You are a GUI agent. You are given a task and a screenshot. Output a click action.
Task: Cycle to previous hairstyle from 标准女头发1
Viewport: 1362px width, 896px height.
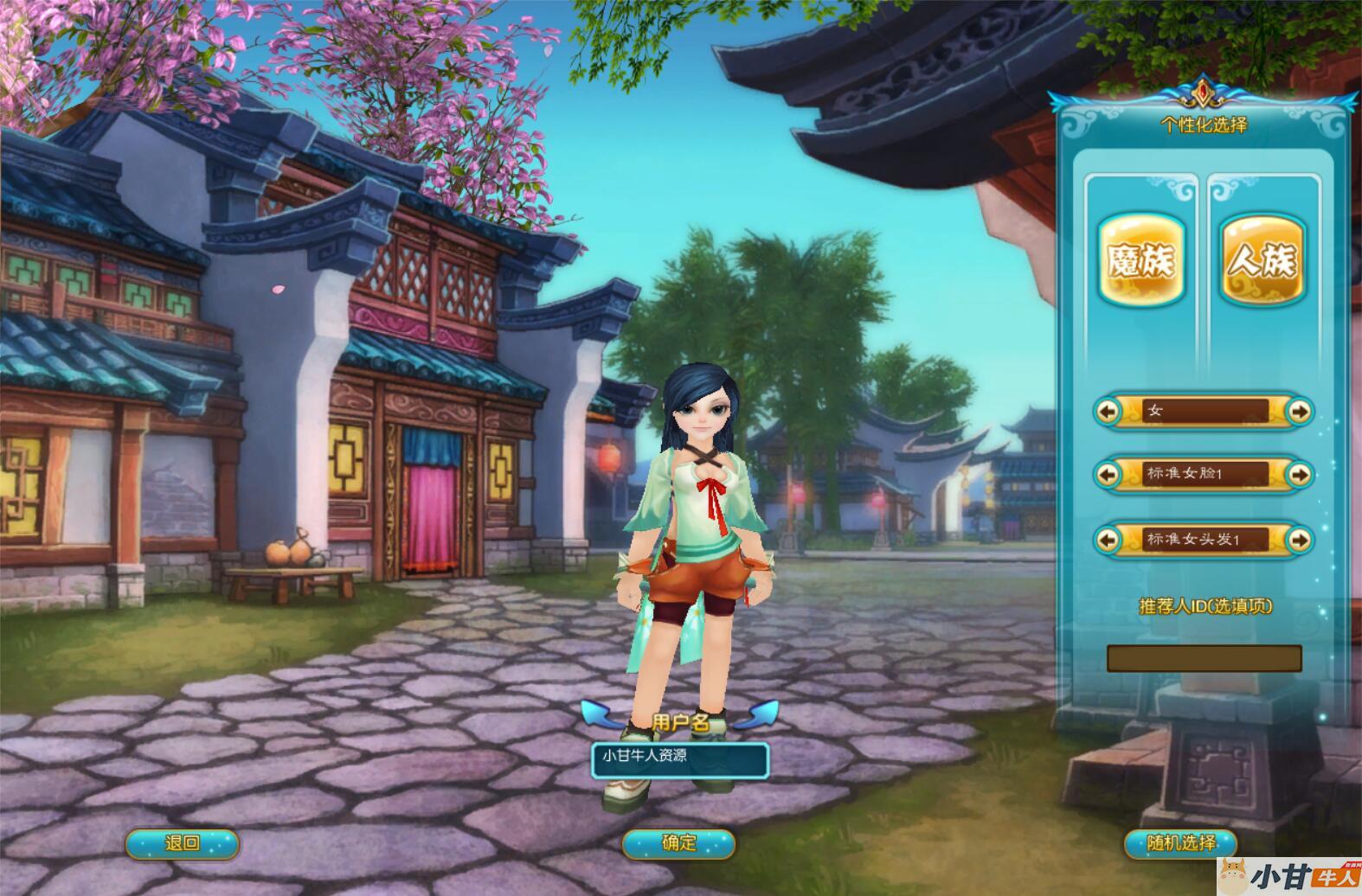coord(1108,540)
